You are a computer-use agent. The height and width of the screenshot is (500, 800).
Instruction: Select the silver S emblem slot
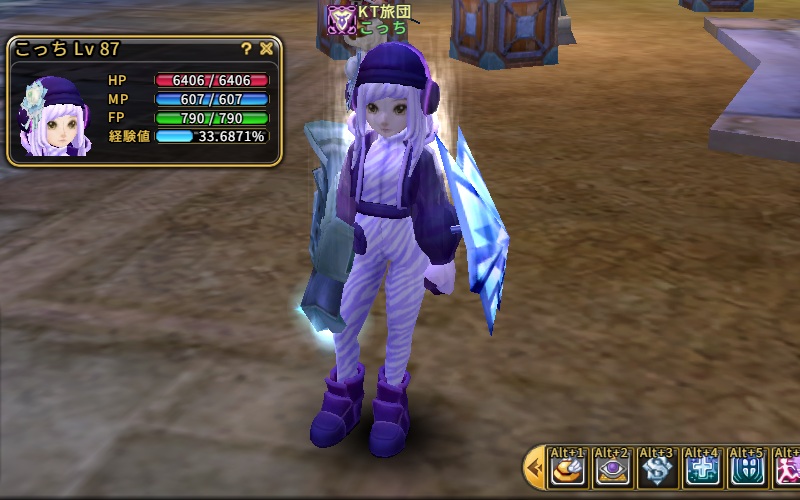point(657,469)
